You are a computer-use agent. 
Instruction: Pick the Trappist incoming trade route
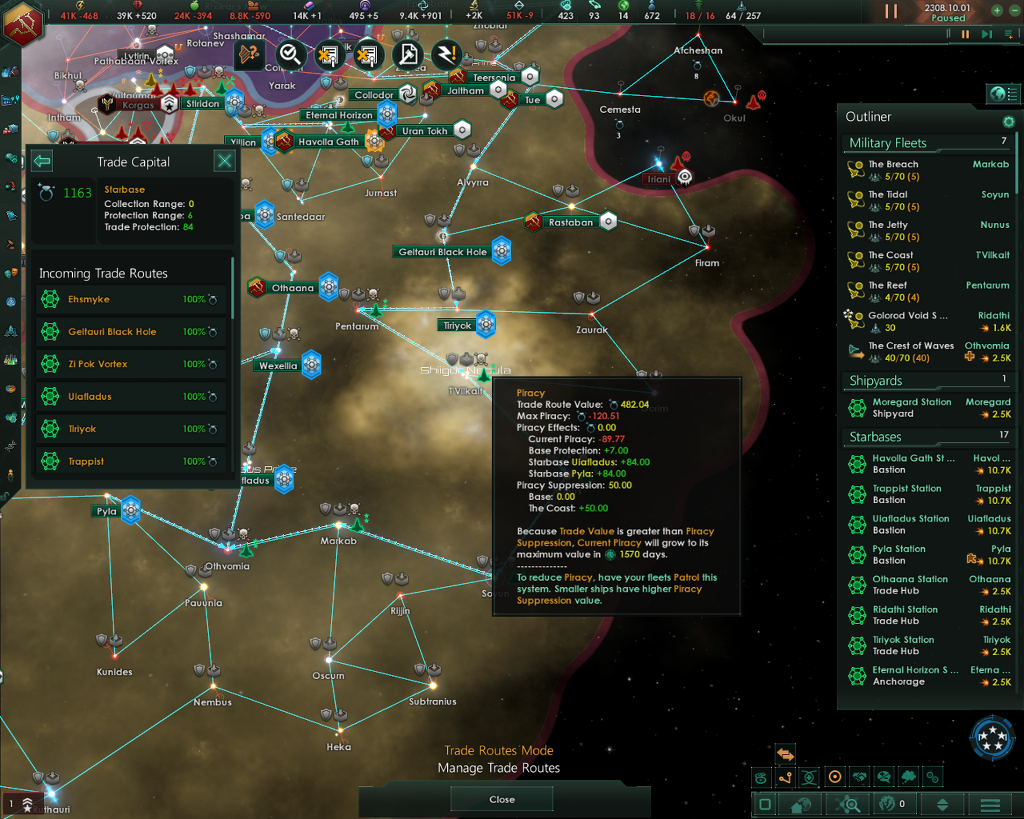tap(132, 461)
